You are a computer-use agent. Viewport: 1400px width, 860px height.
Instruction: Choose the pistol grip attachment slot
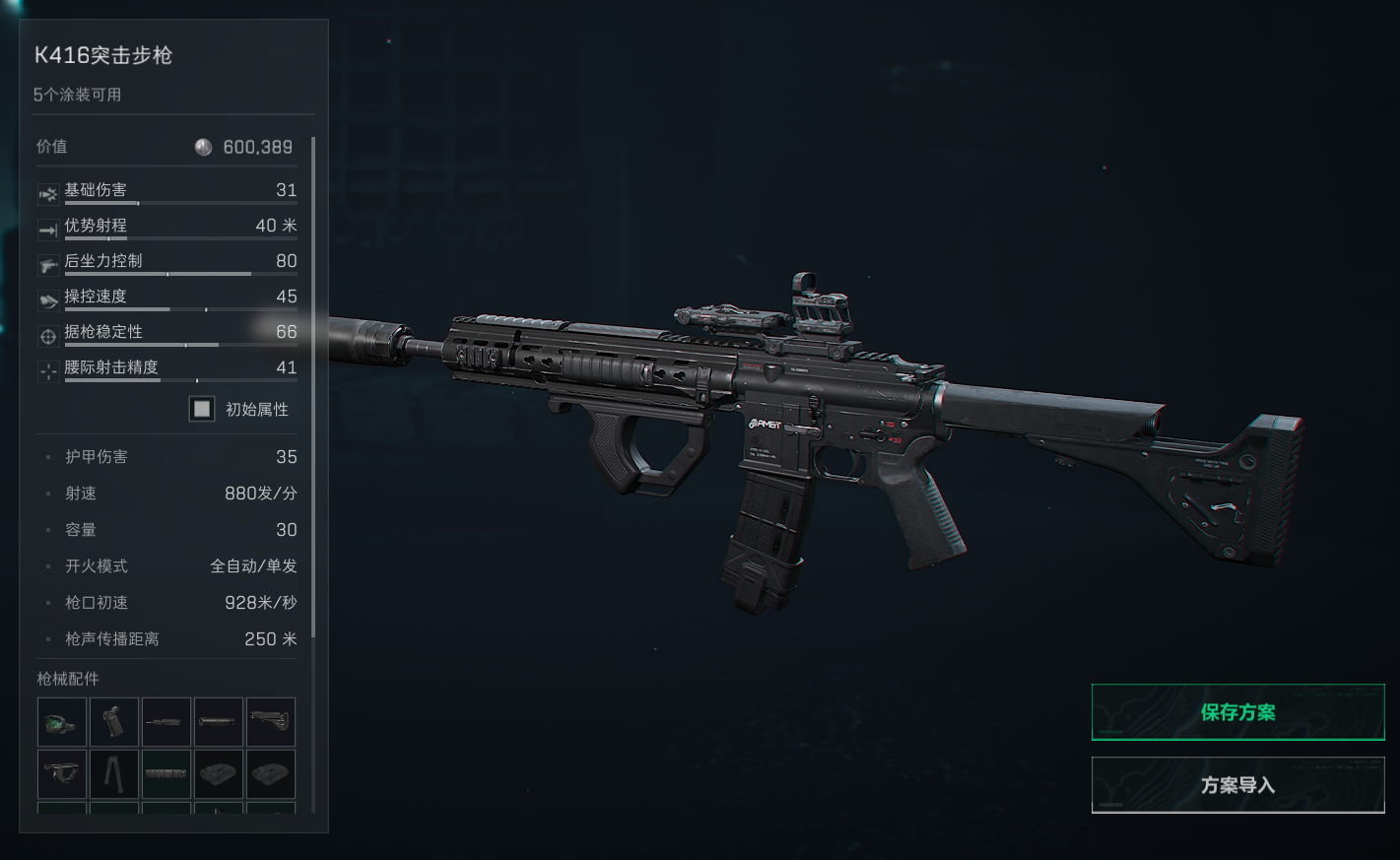[114, 722]
